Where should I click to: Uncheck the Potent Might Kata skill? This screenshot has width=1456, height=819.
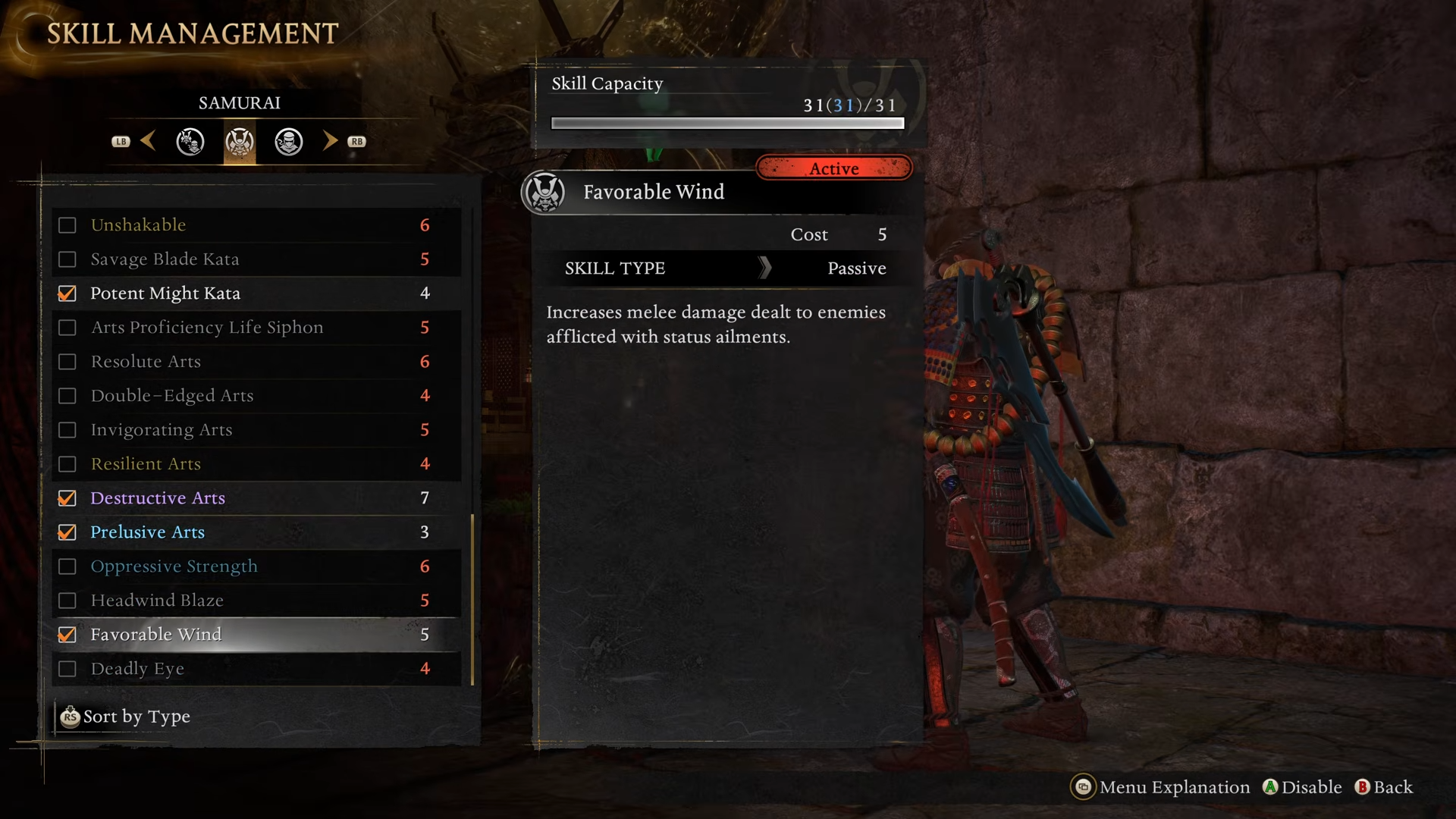coord(67,293)
